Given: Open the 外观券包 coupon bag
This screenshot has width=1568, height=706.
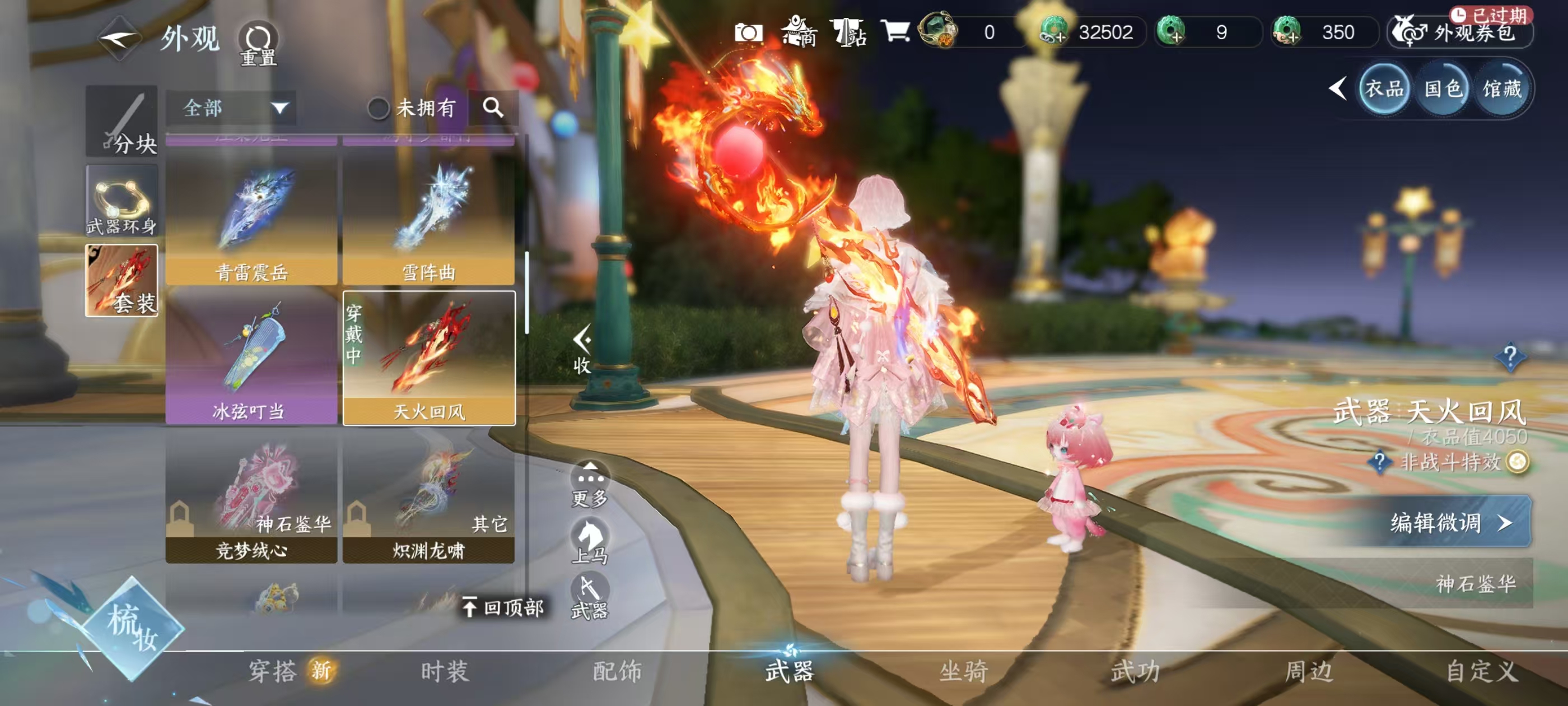Looking at the screenshot, I should click(1461, 33).
